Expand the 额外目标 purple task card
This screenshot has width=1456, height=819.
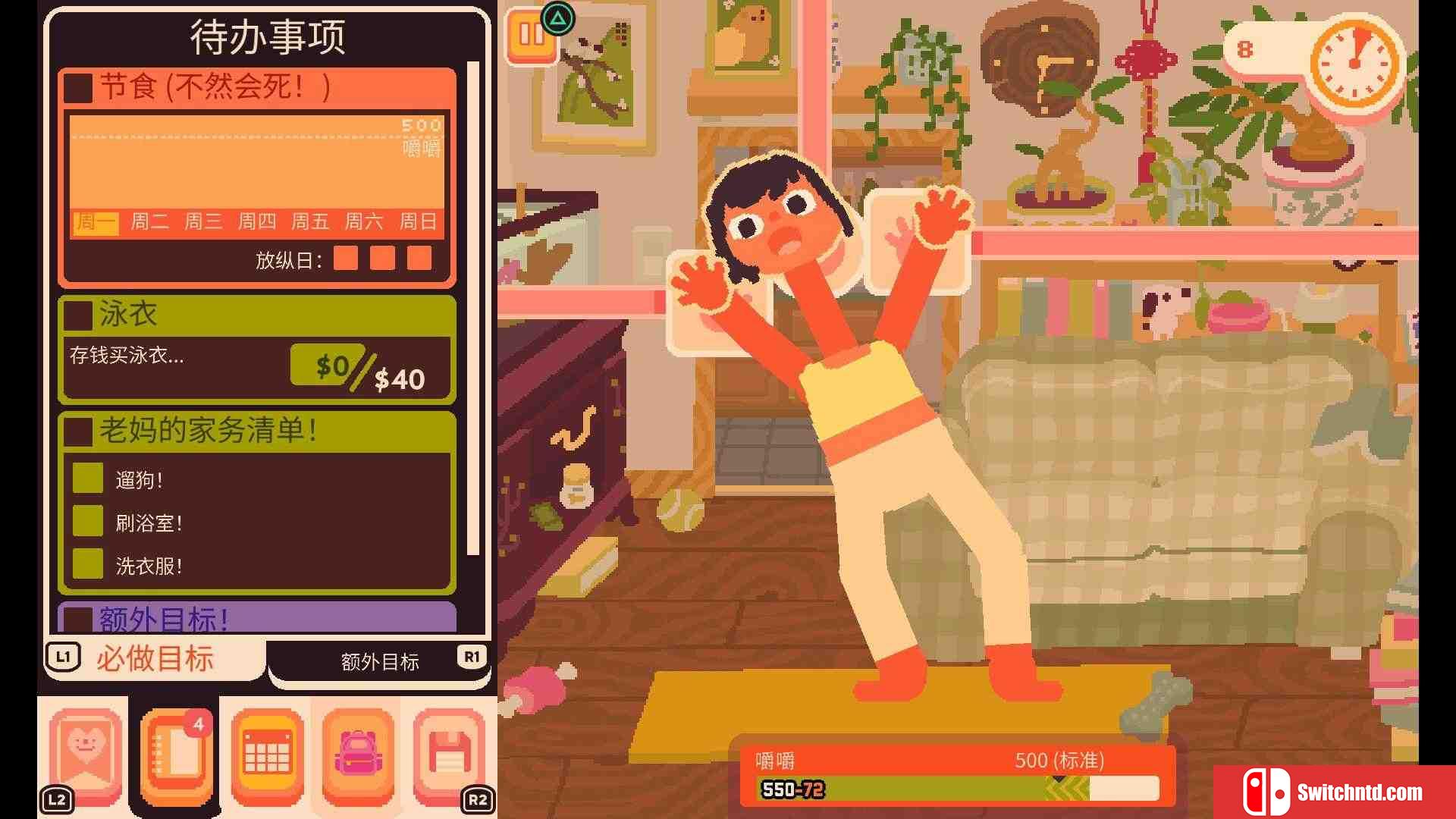click(x=258, y=618)
